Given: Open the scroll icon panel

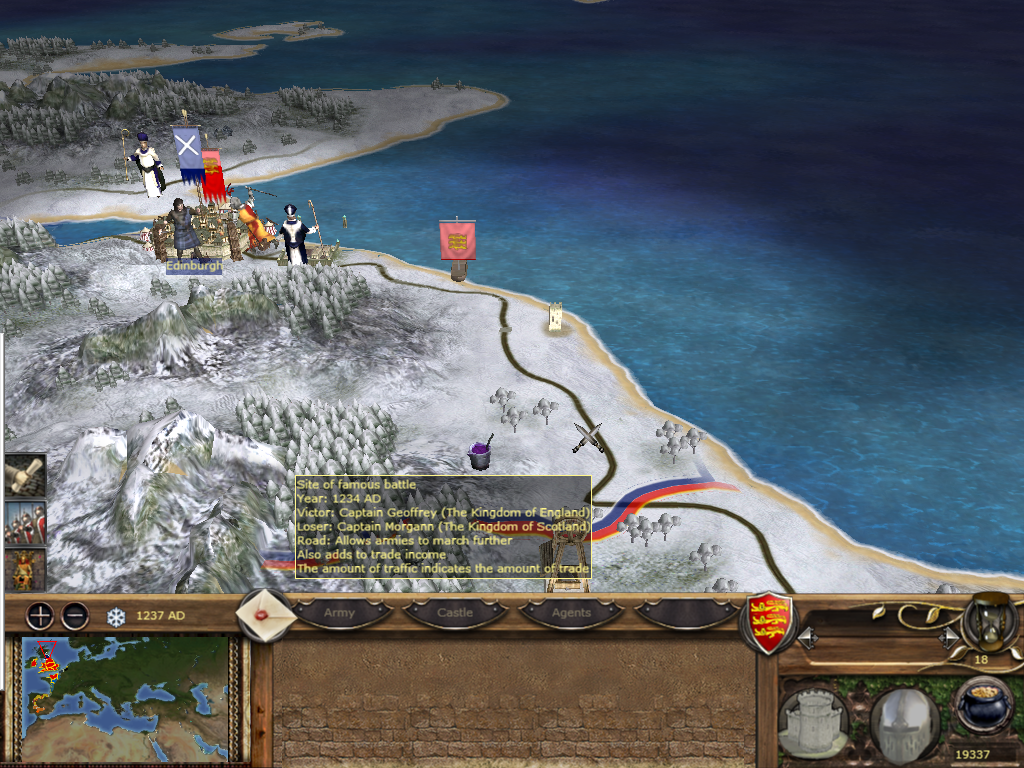Looking at the screenshot, I should pyautogui.click(x=24, y=476).
